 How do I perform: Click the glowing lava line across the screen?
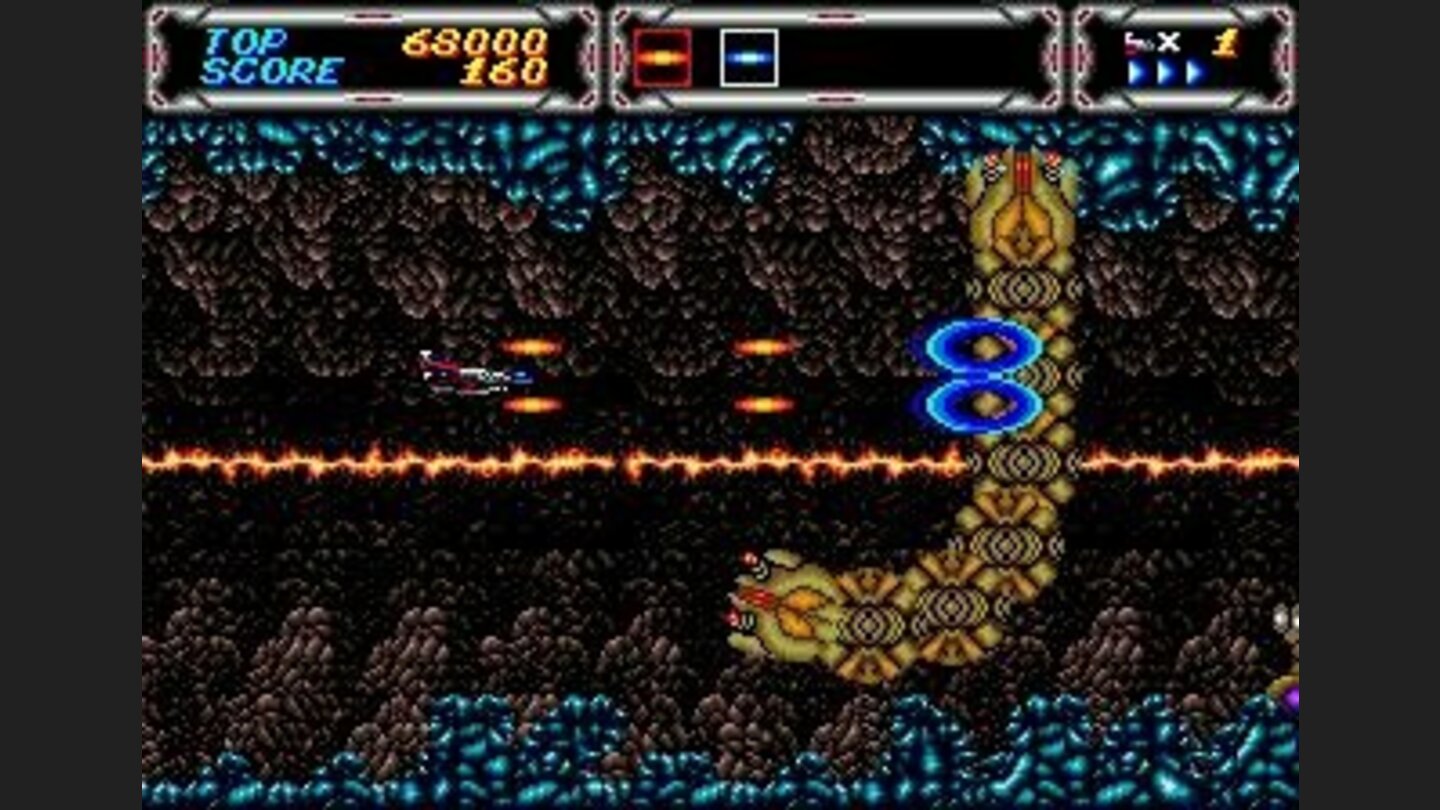tap(500, 462)
